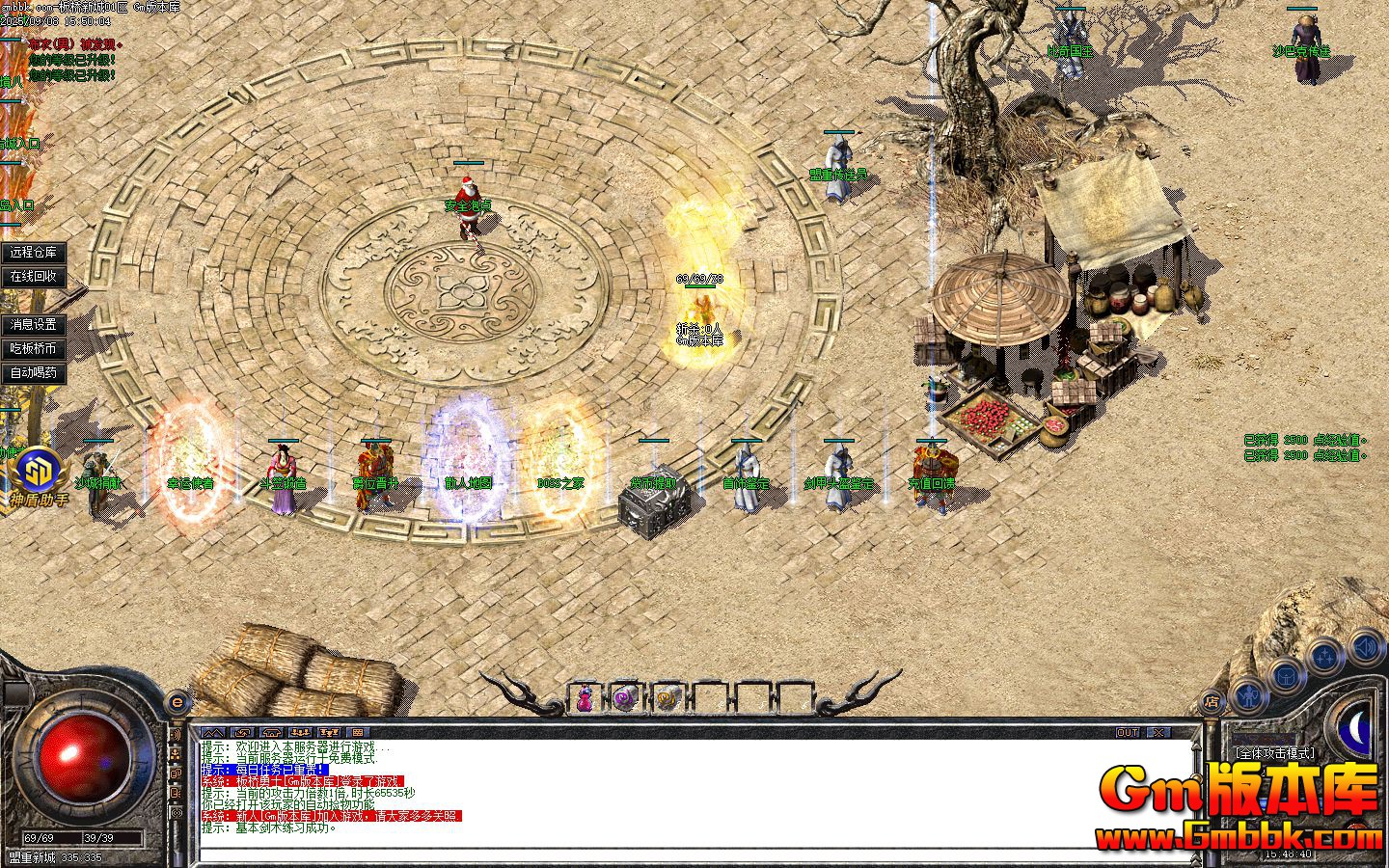Click the OUT button above chat
This screenshot has height=868, width=1389.
1128,733
